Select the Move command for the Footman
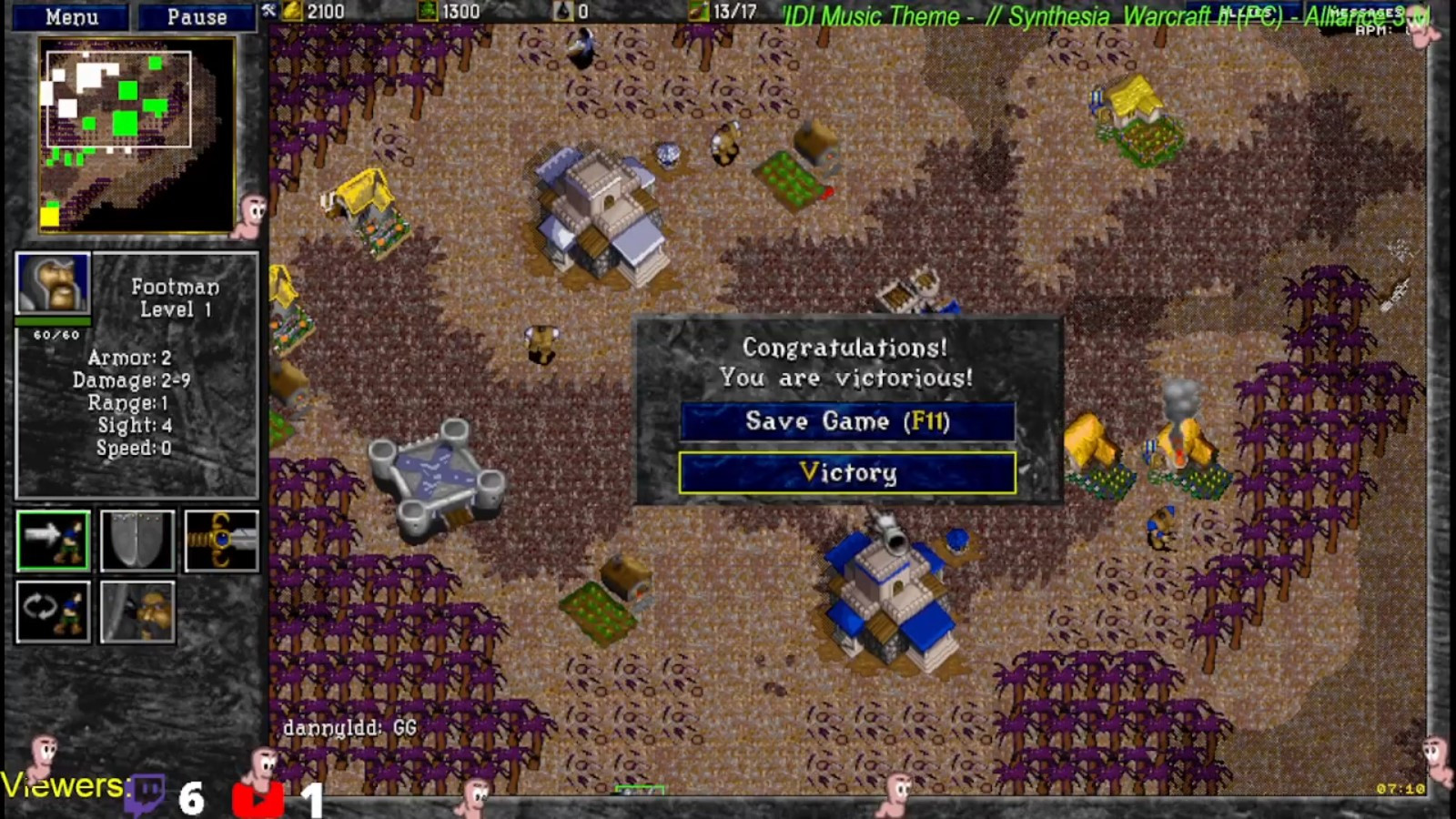 click(x=52, y=541)
